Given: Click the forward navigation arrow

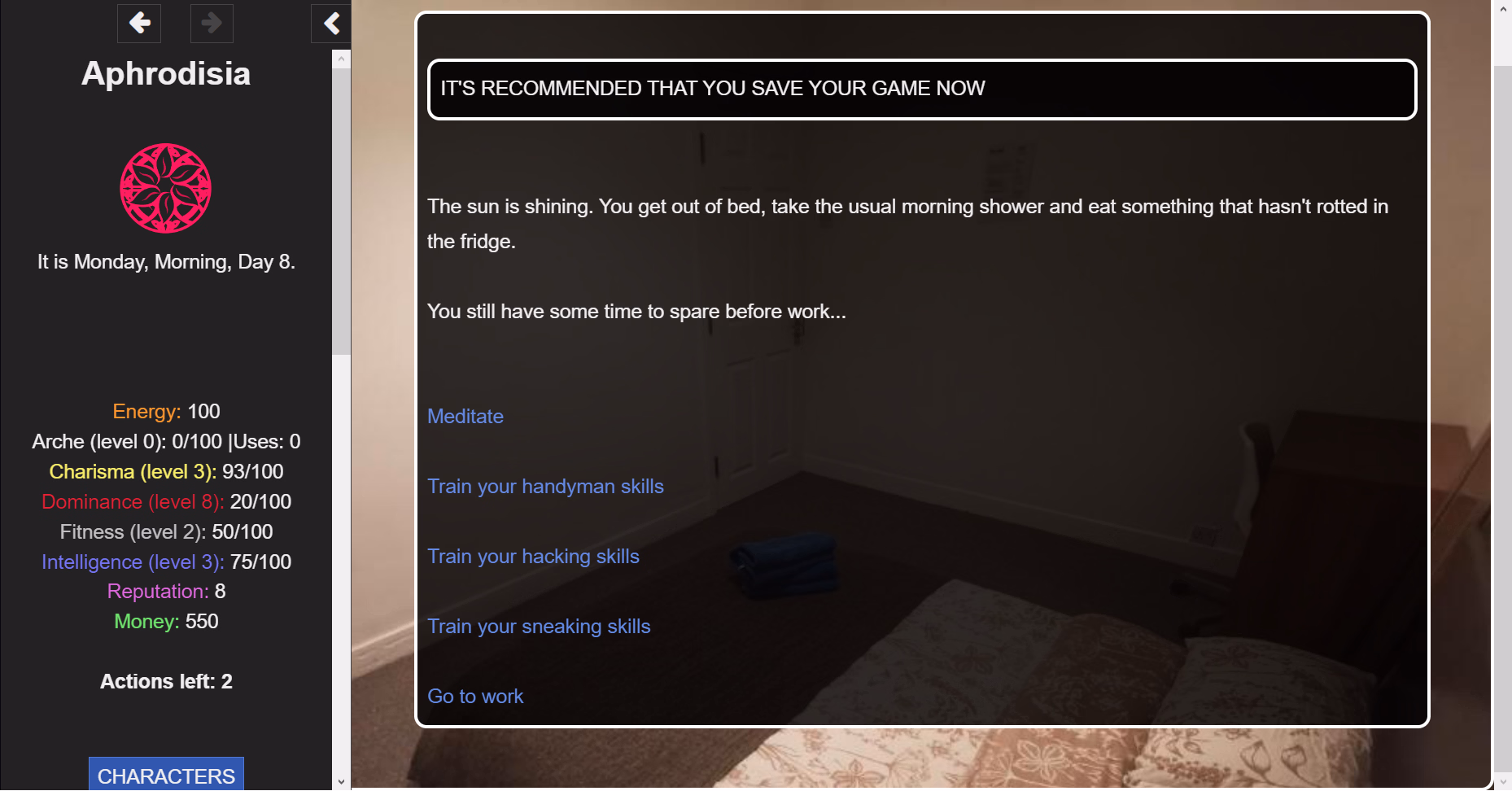Looking at the screenshot, I should tap(212, 24).
